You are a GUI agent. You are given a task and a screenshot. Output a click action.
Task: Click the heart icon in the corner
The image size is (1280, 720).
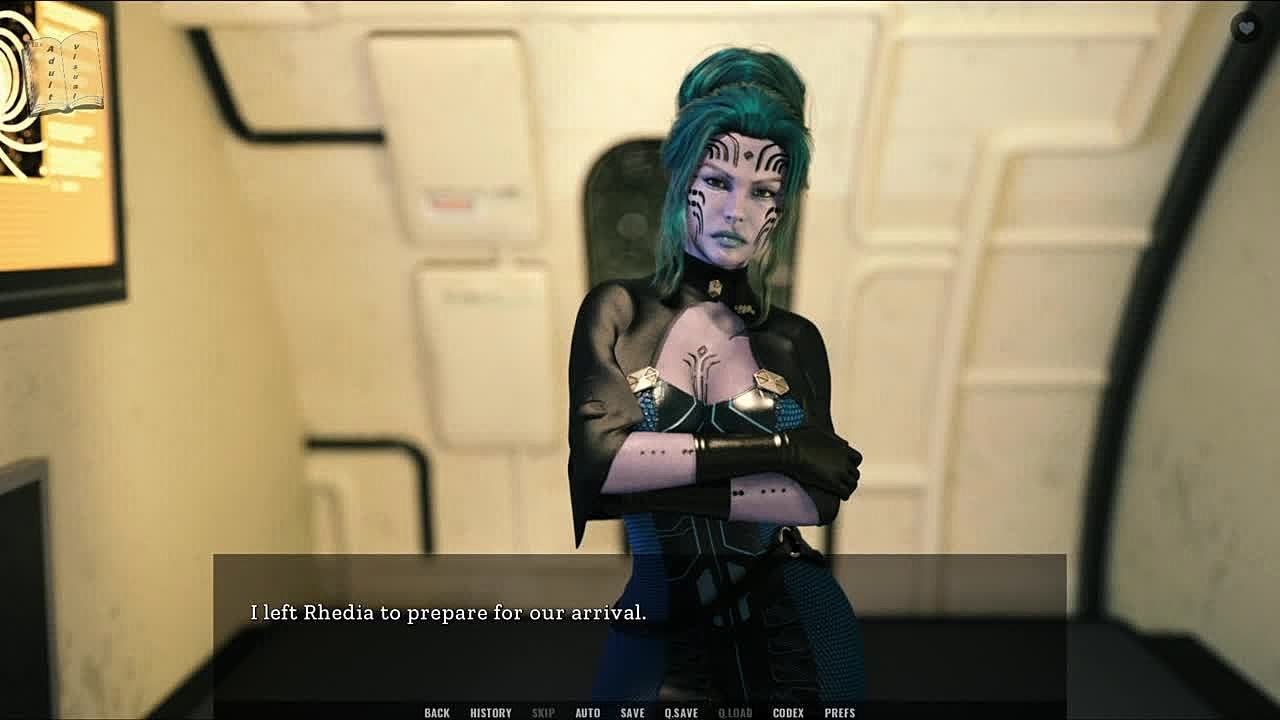[x=1246, y=27]
